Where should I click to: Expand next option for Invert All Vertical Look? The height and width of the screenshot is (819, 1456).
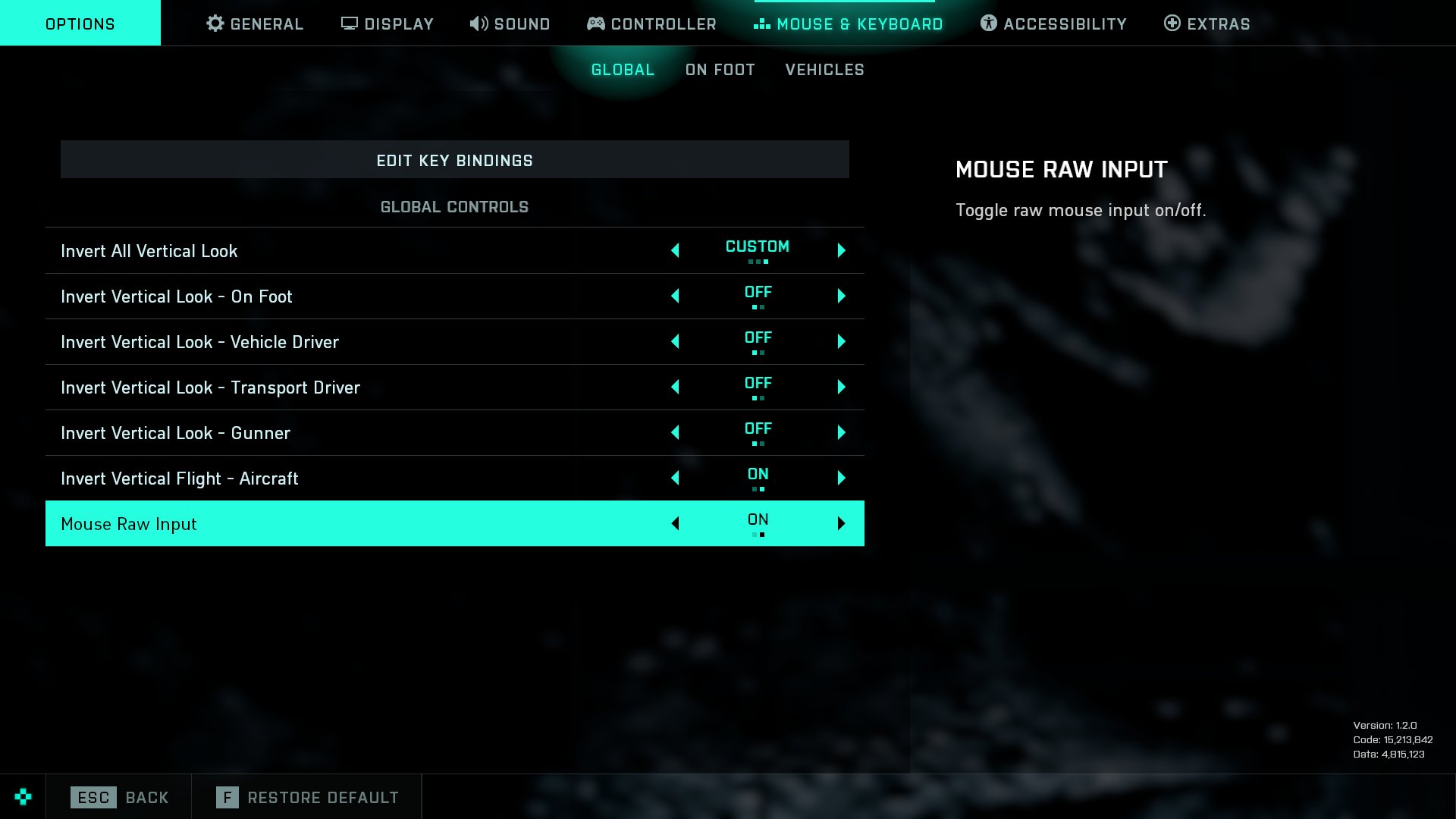point(840,250)
